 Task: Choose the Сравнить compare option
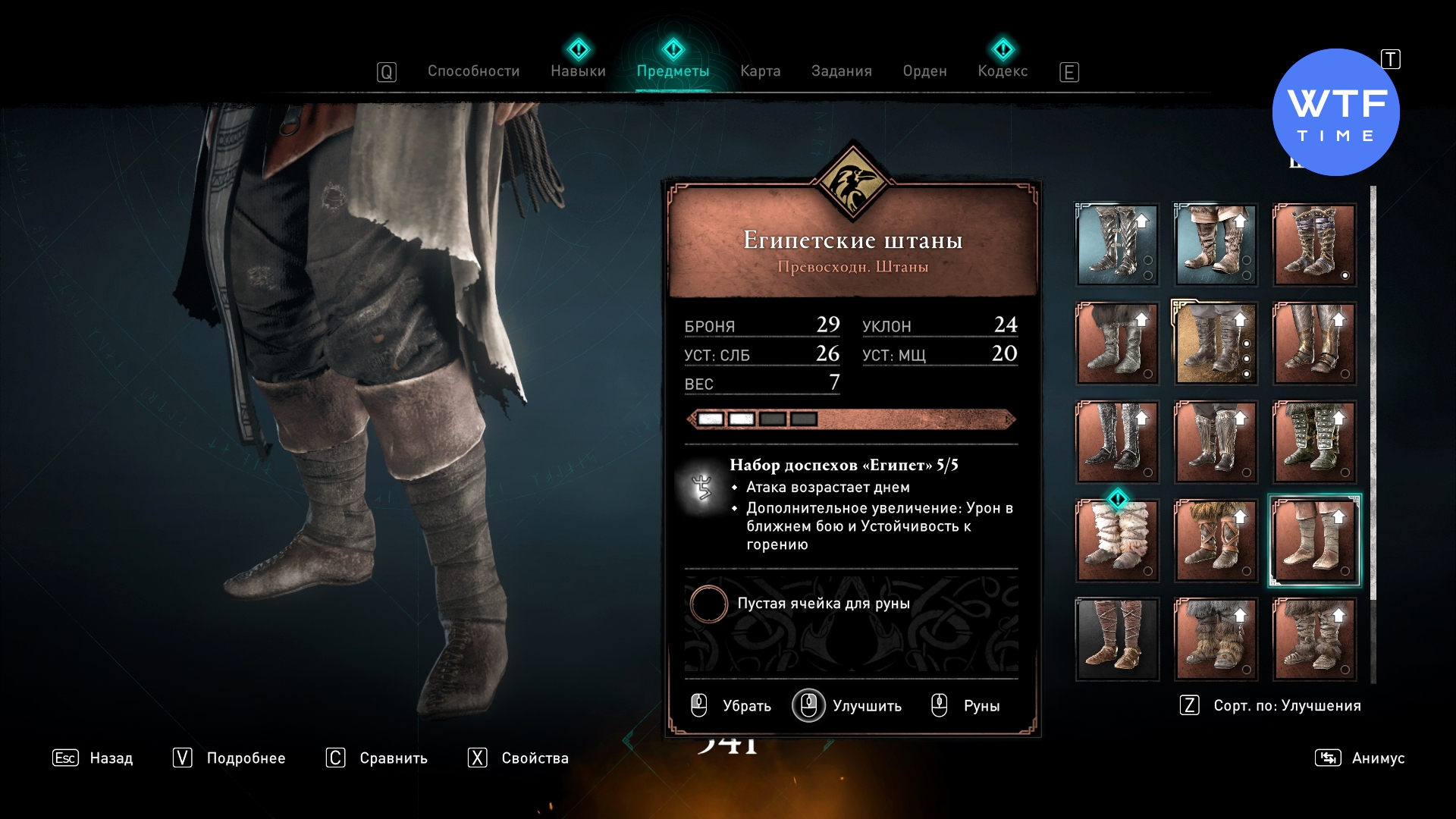pyautogui.click(x=377, y=758)
